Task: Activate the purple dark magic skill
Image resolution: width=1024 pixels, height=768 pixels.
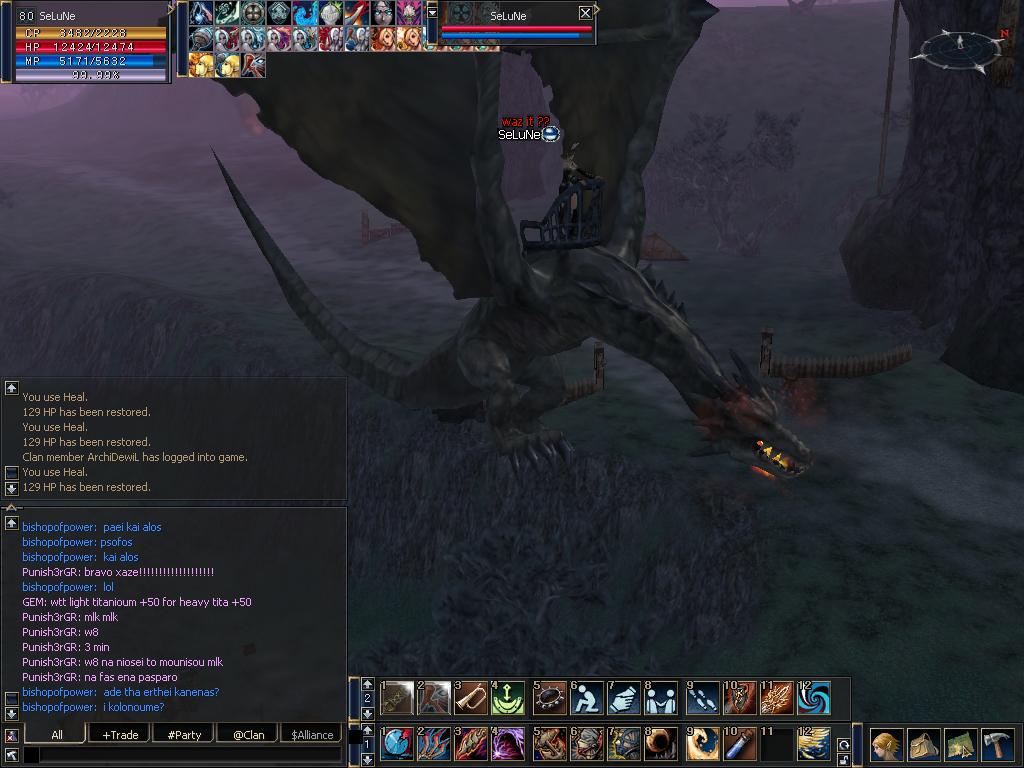Action: [508, 745]
